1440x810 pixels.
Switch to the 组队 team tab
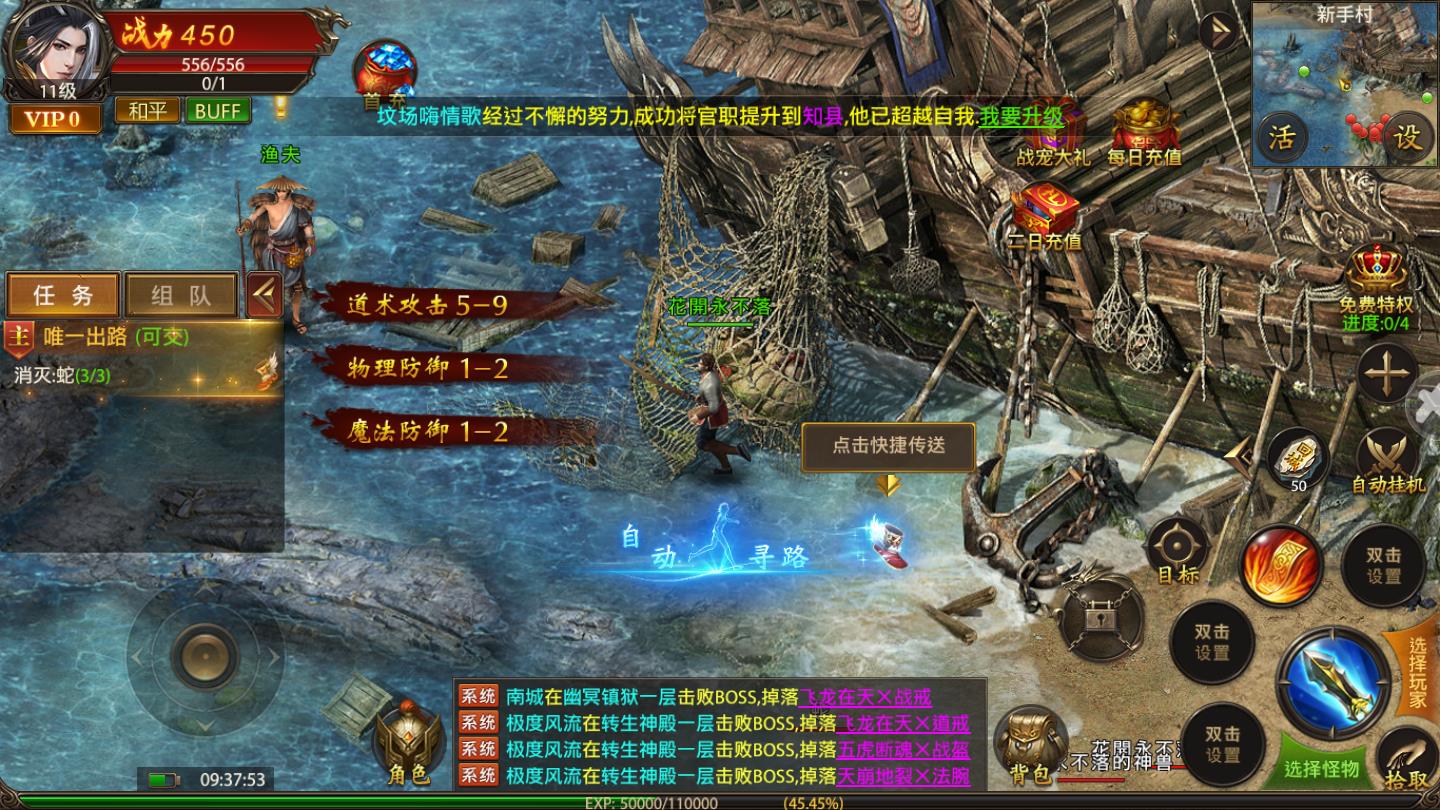[x=181, y=295]
